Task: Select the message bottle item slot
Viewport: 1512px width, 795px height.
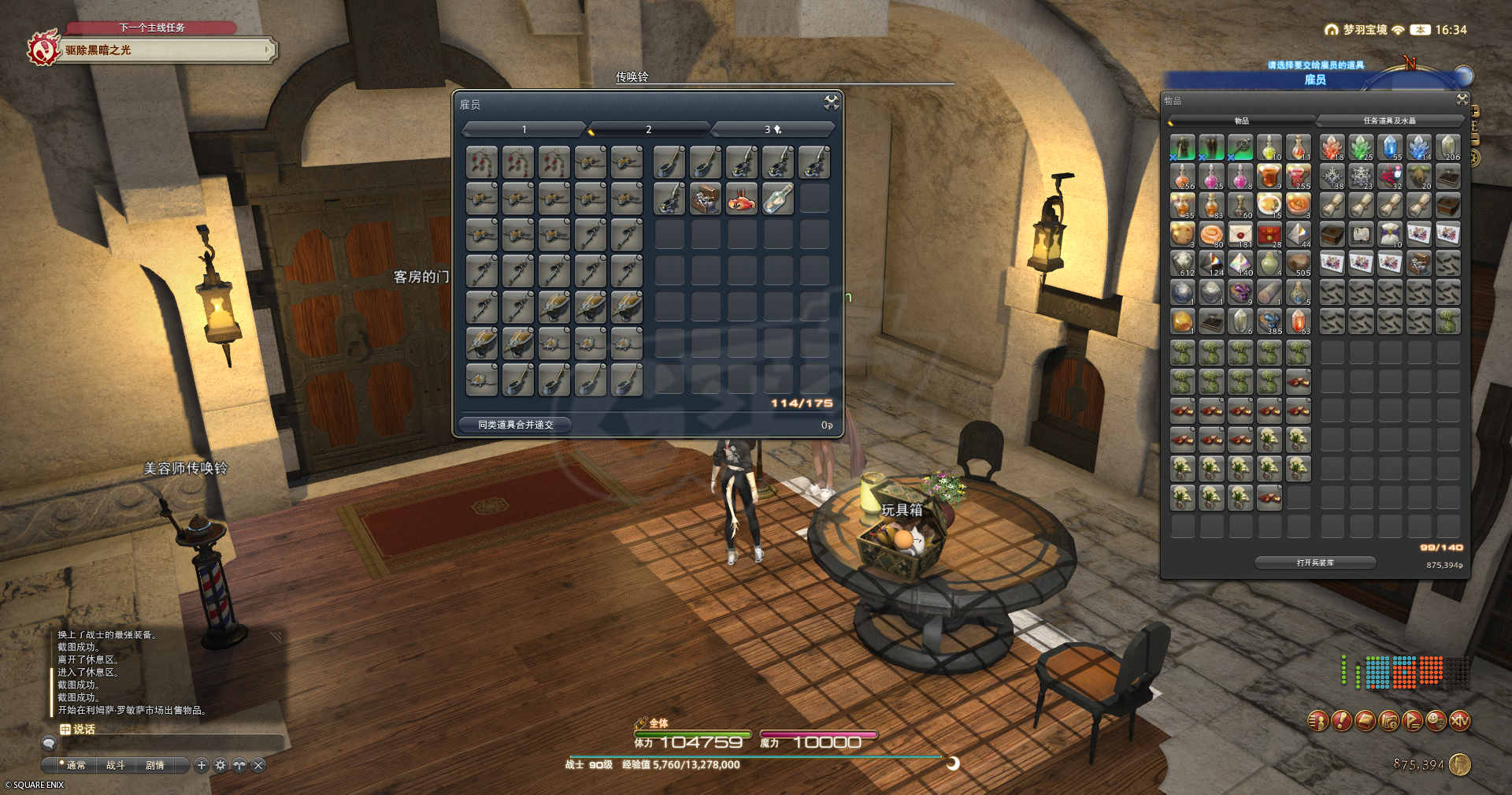Action: (x=777, y=199)
